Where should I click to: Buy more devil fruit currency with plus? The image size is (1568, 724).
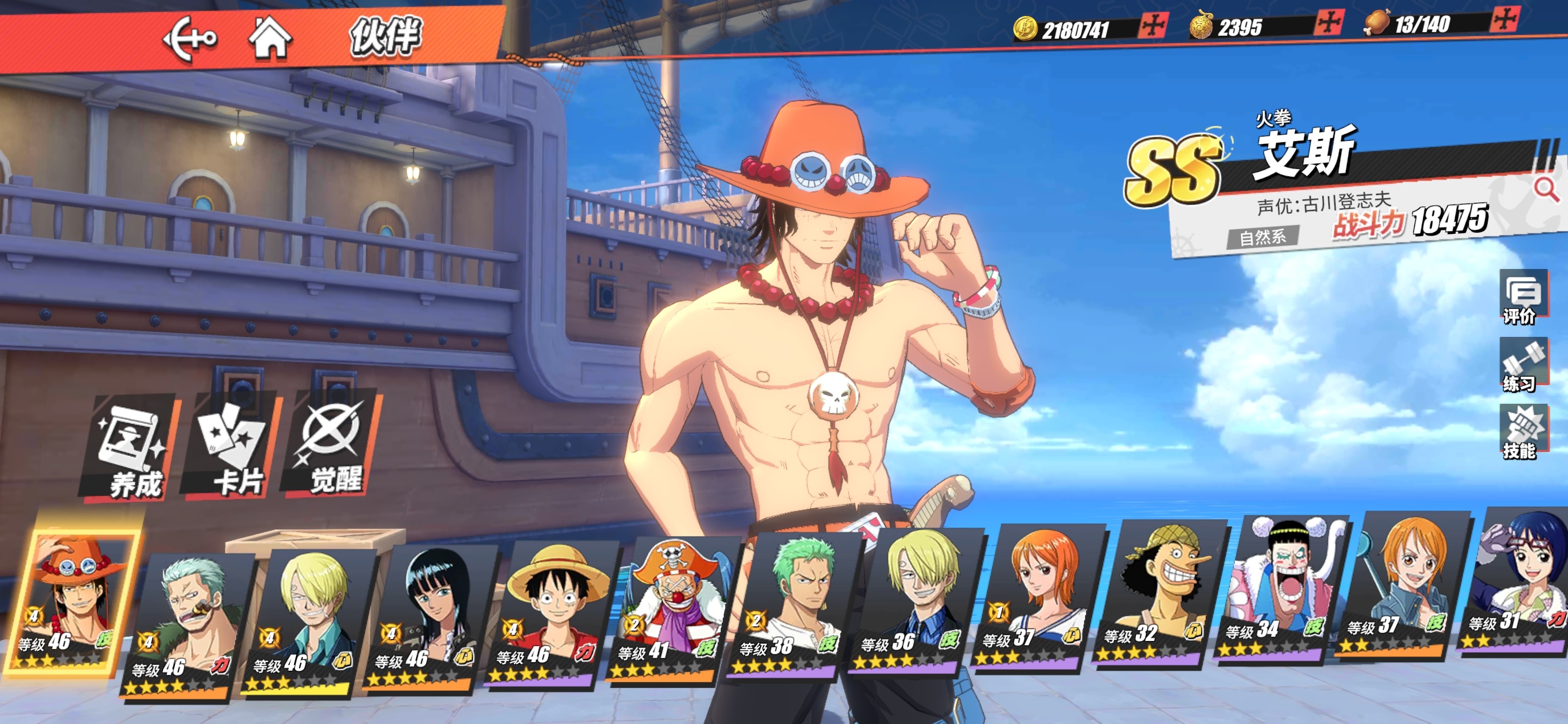[1328, 23]
